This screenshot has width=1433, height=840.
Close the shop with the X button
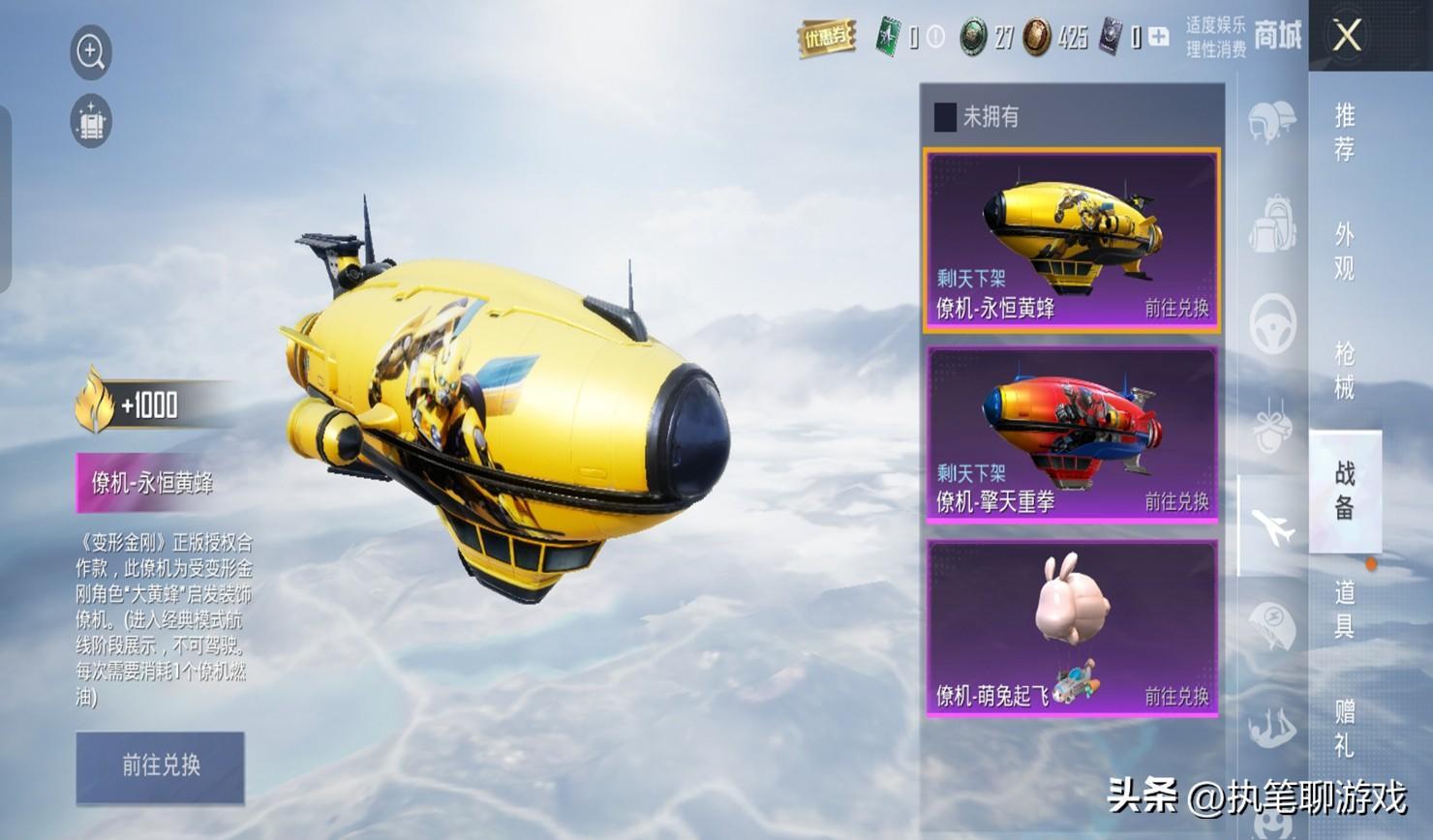tap(1347, 37)
